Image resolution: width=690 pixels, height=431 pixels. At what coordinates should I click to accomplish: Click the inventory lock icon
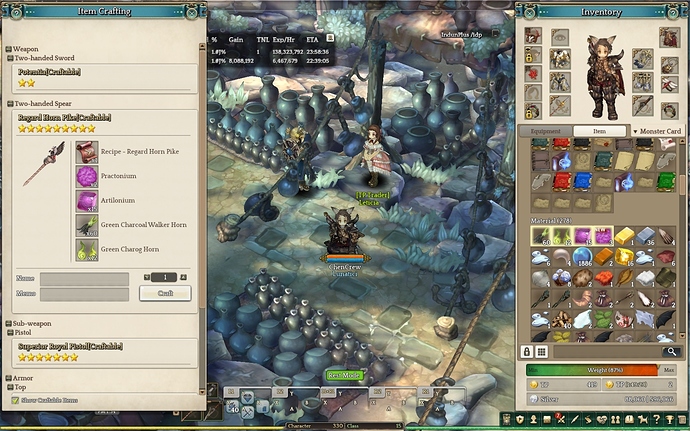527,352
